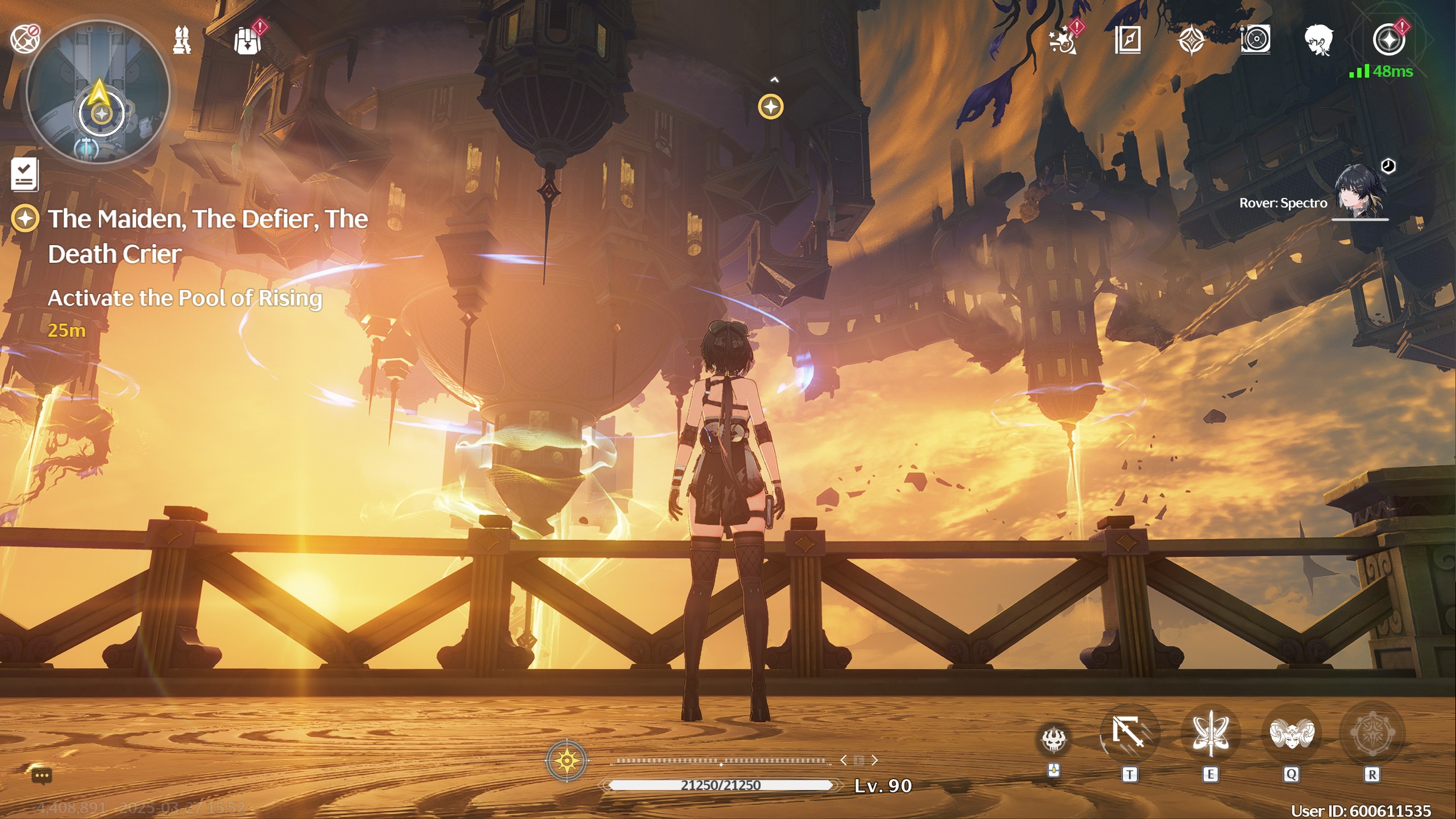Open the chess-piece tower icon
Screen dimensions: 1456x819
[x=182, y=40]
